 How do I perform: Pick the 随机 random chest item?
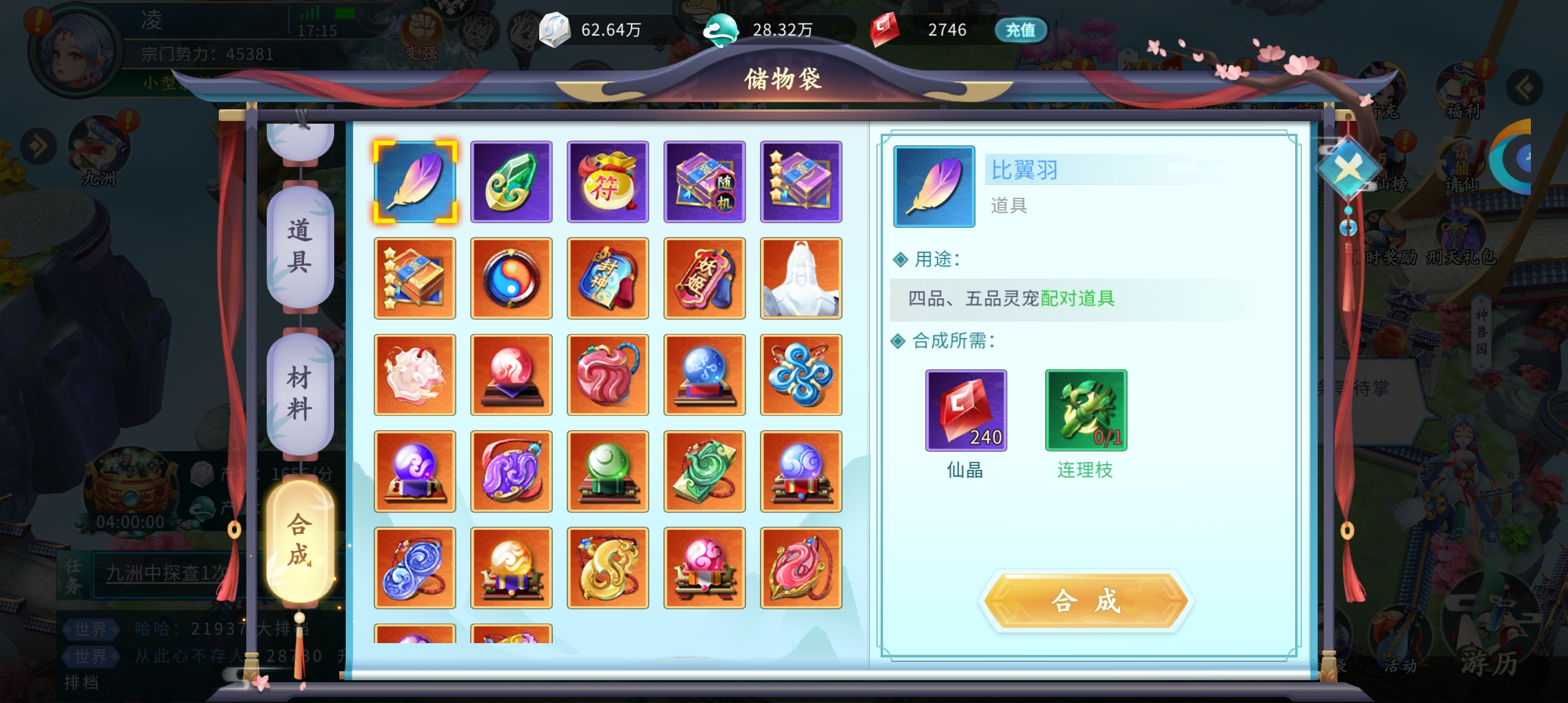click(704, 182)
